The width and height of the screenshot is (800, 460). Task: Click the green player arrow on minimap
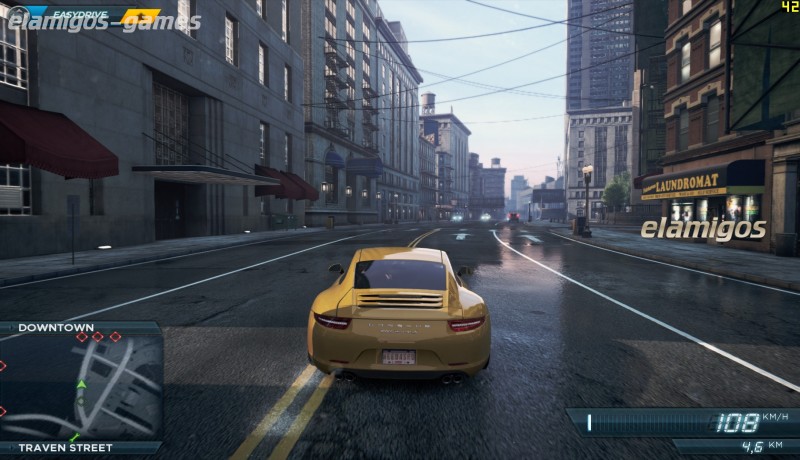click(82, 383)
